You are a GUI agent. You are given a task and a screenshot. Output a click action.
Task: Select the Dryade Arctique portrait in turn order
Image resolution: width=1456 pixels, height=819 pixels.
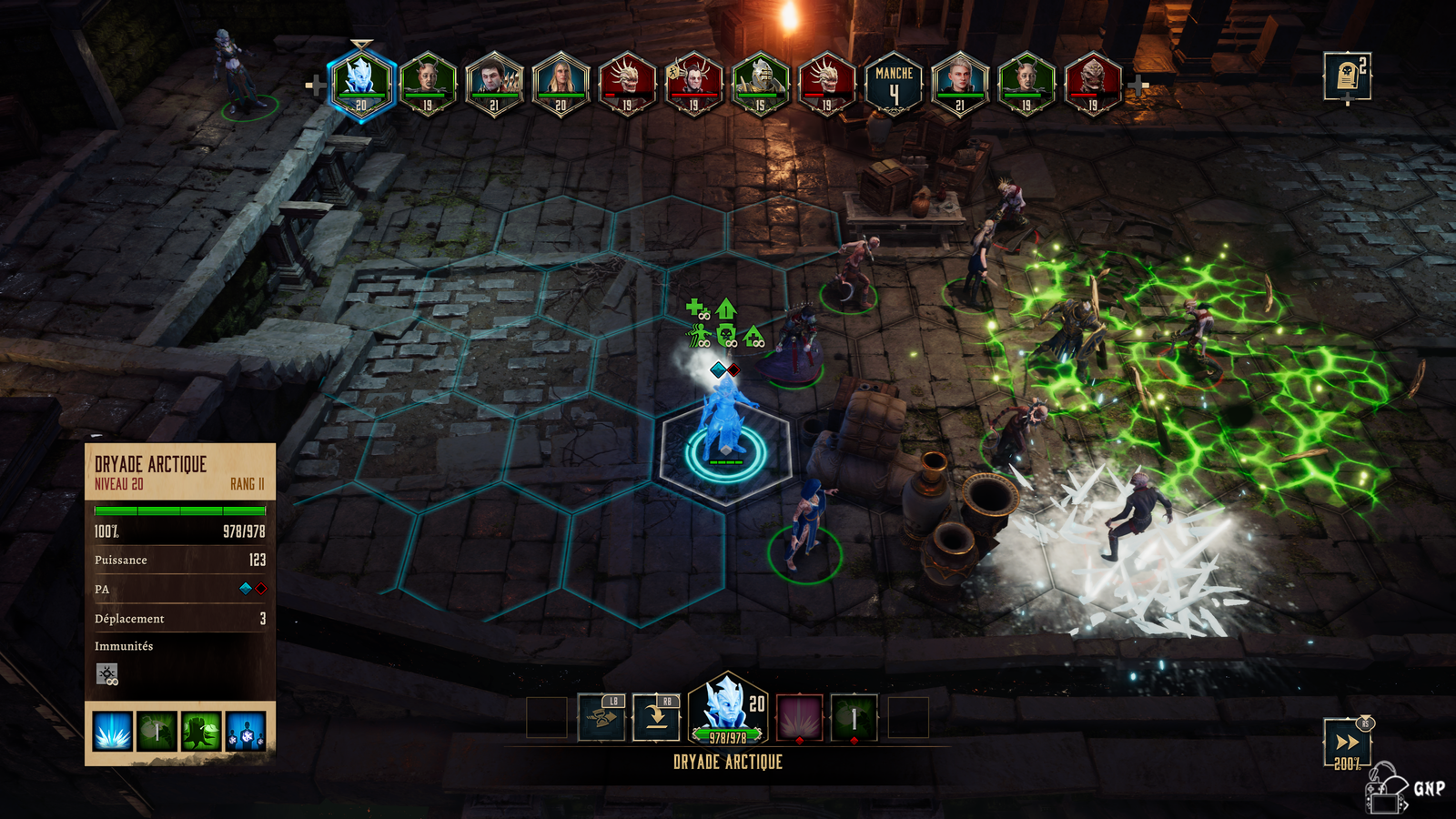361,84
